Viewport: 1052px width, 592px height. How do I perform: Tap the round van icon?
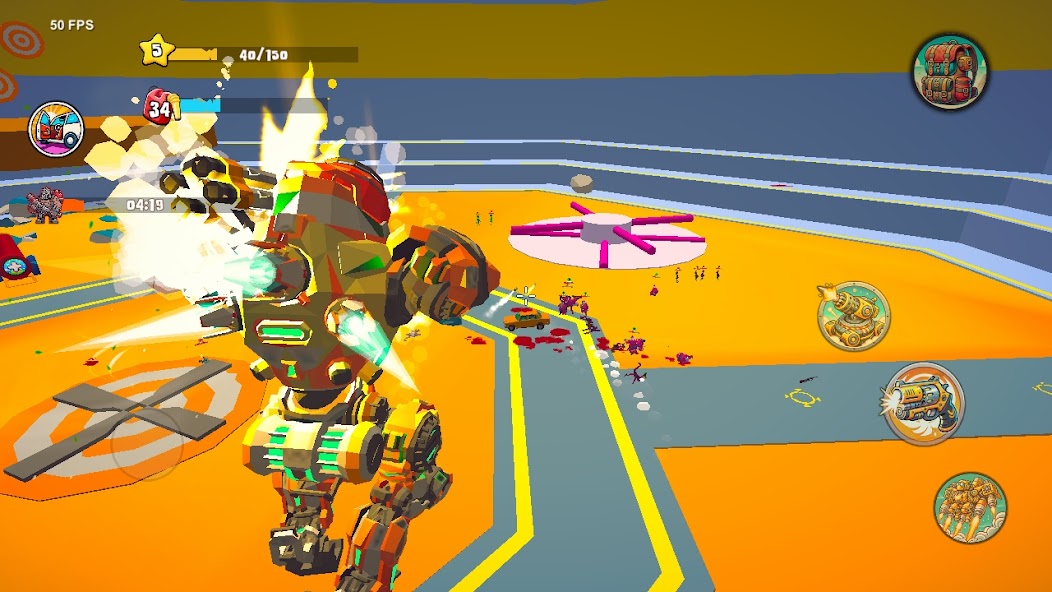click(55, 129)
